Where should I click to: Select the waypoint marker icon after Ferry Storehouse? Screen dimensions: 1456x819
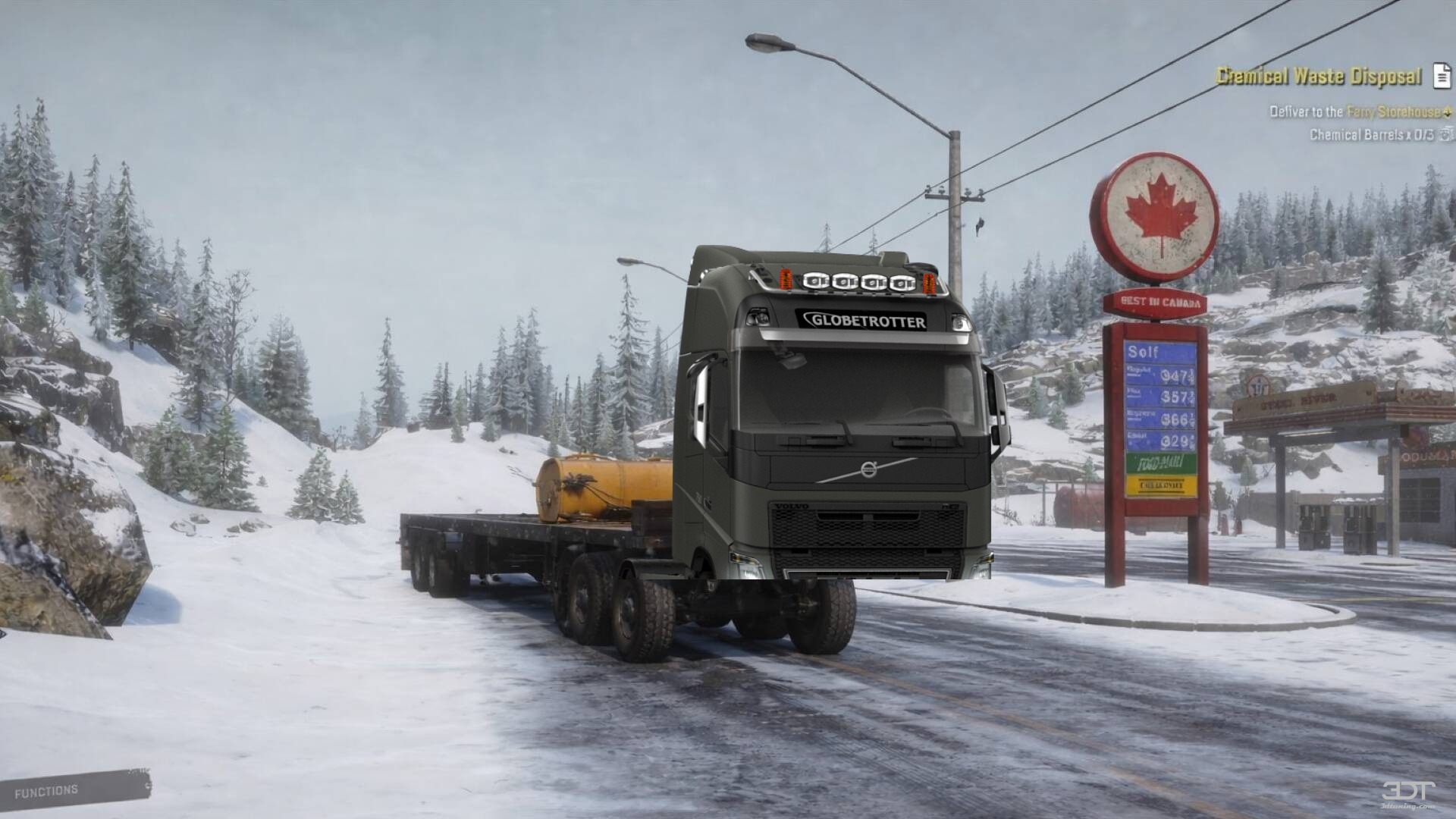click(x=1447, y=112)
